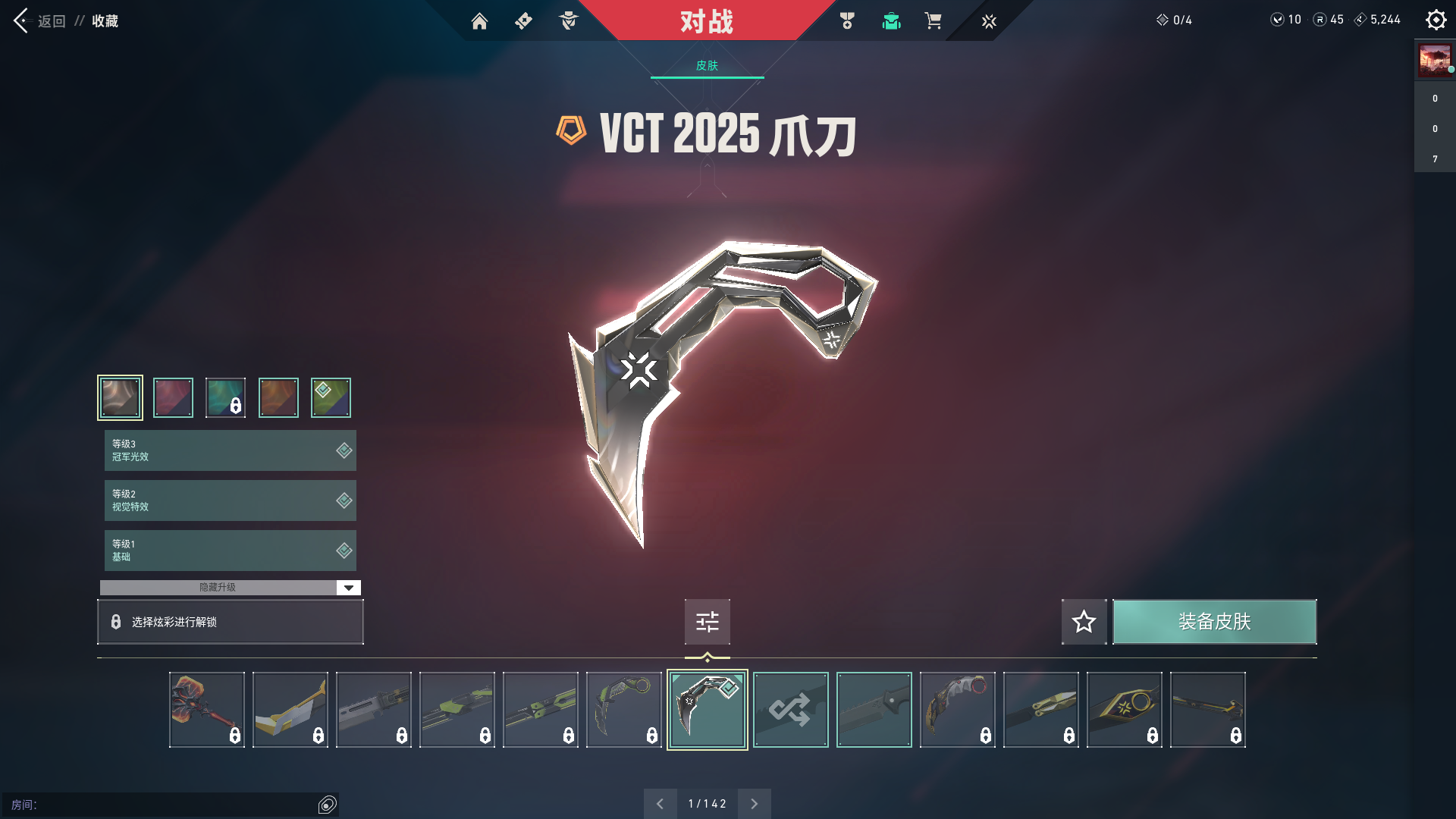This screenshot has width=1456, height=819.
Task: Select the random shuffle skin tile
Action: click(790, 710)
